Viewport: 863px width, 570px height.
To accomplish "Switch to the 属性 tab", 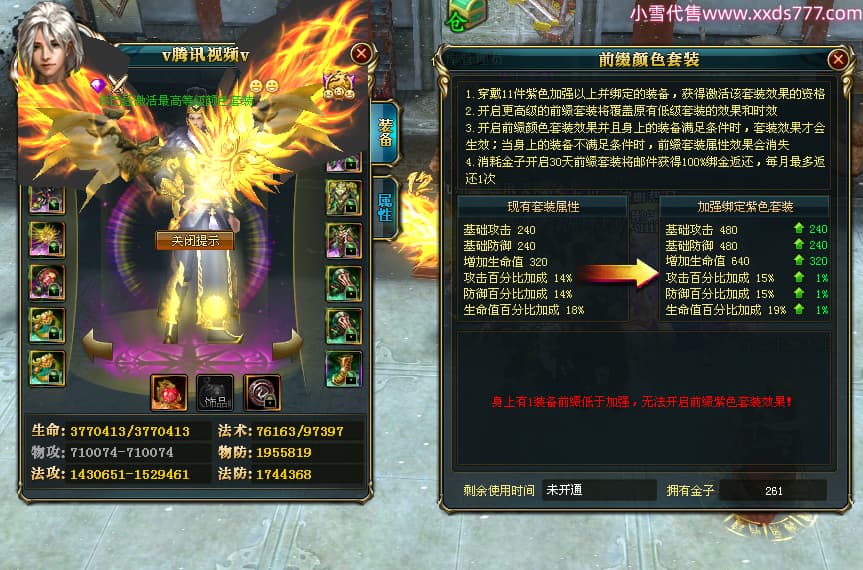I will click(385, 207).
